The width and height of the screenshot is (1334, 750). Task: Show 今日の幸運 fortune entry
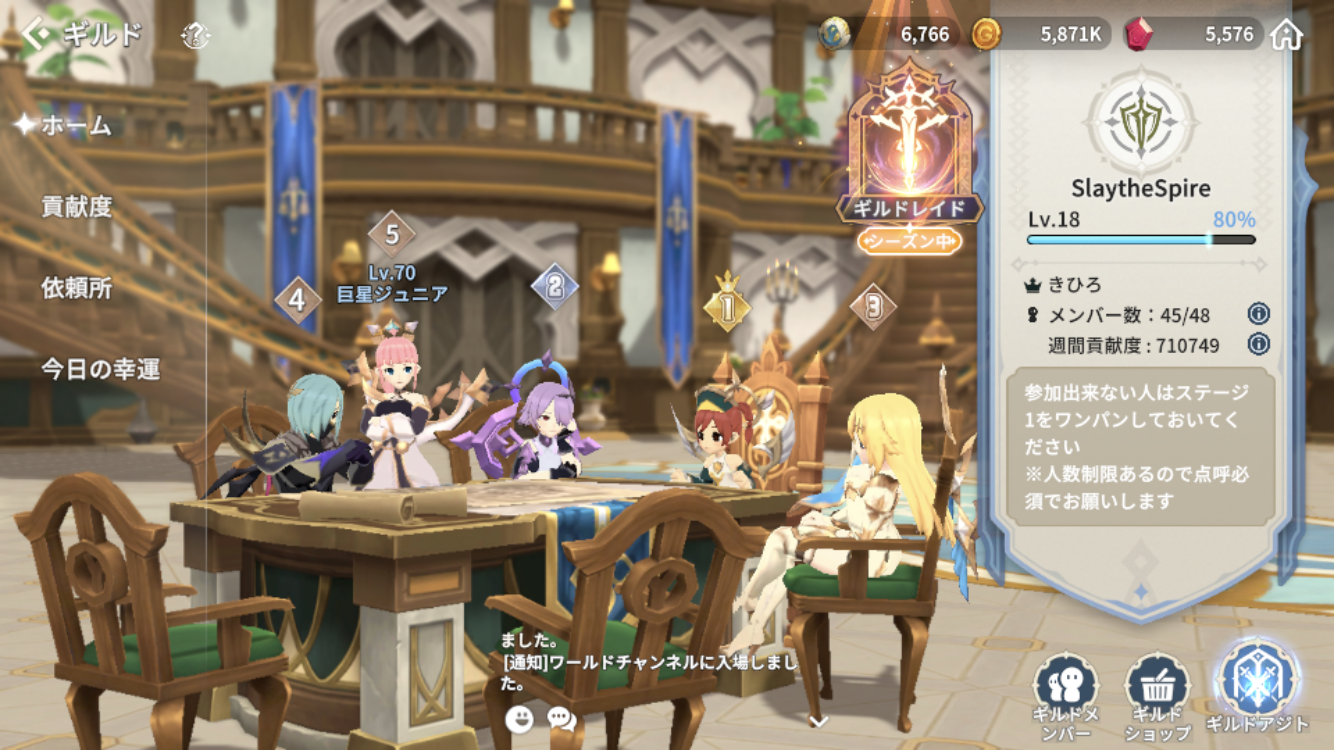pos(100,369)
